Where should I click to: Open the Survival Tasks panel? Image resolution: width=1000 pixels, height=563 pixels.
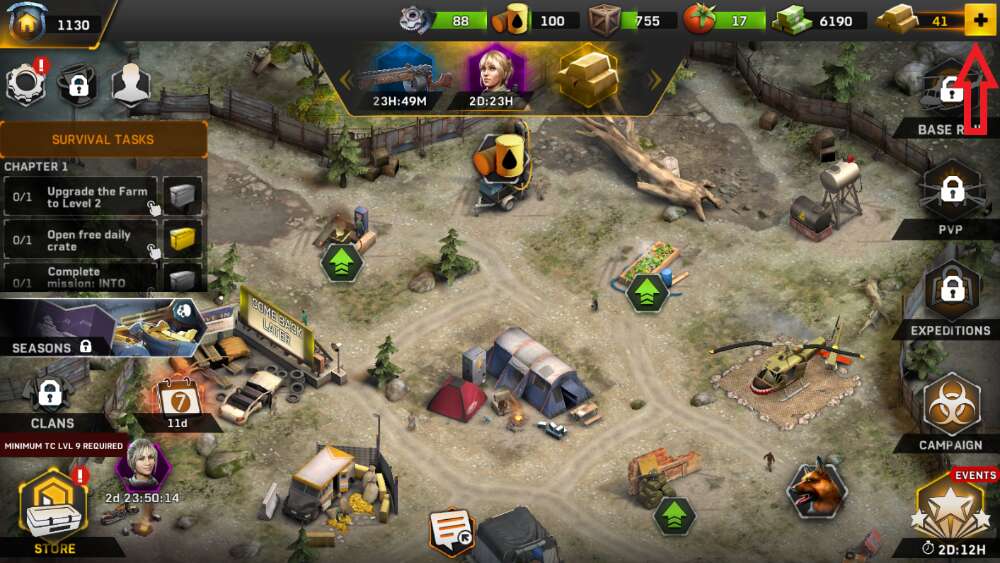103,139
